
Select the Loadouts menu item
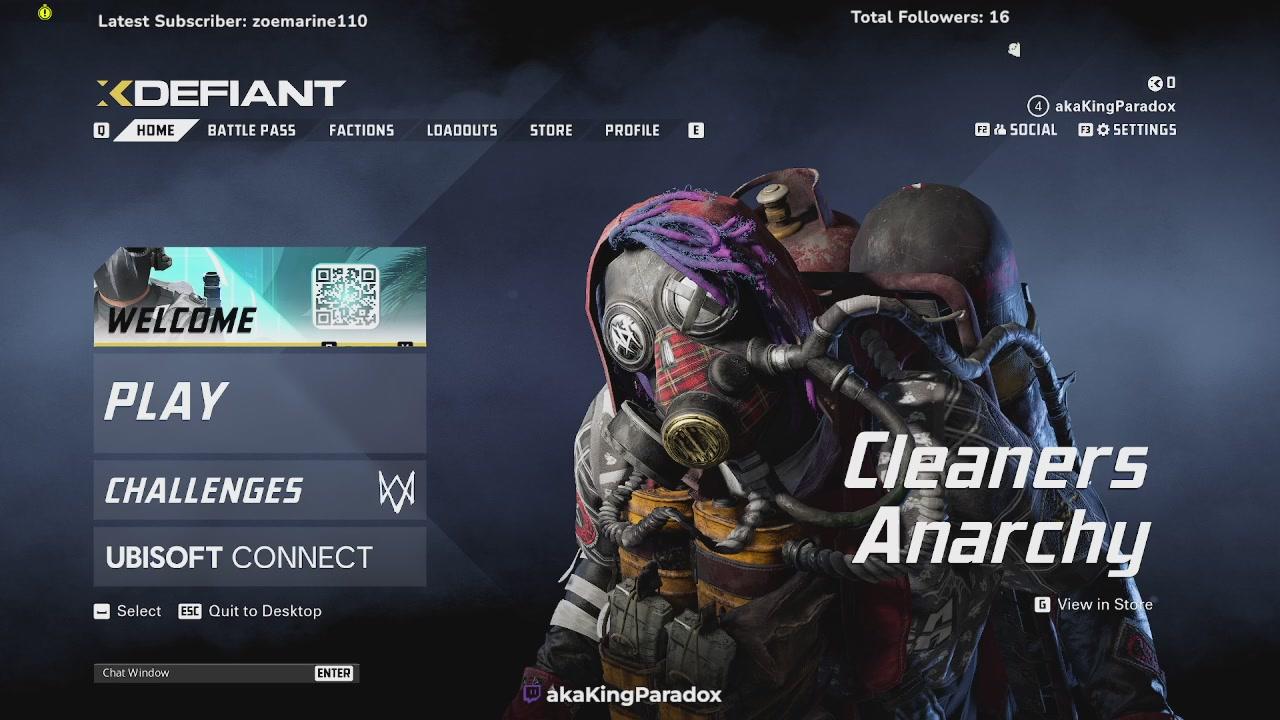[461, 129]
